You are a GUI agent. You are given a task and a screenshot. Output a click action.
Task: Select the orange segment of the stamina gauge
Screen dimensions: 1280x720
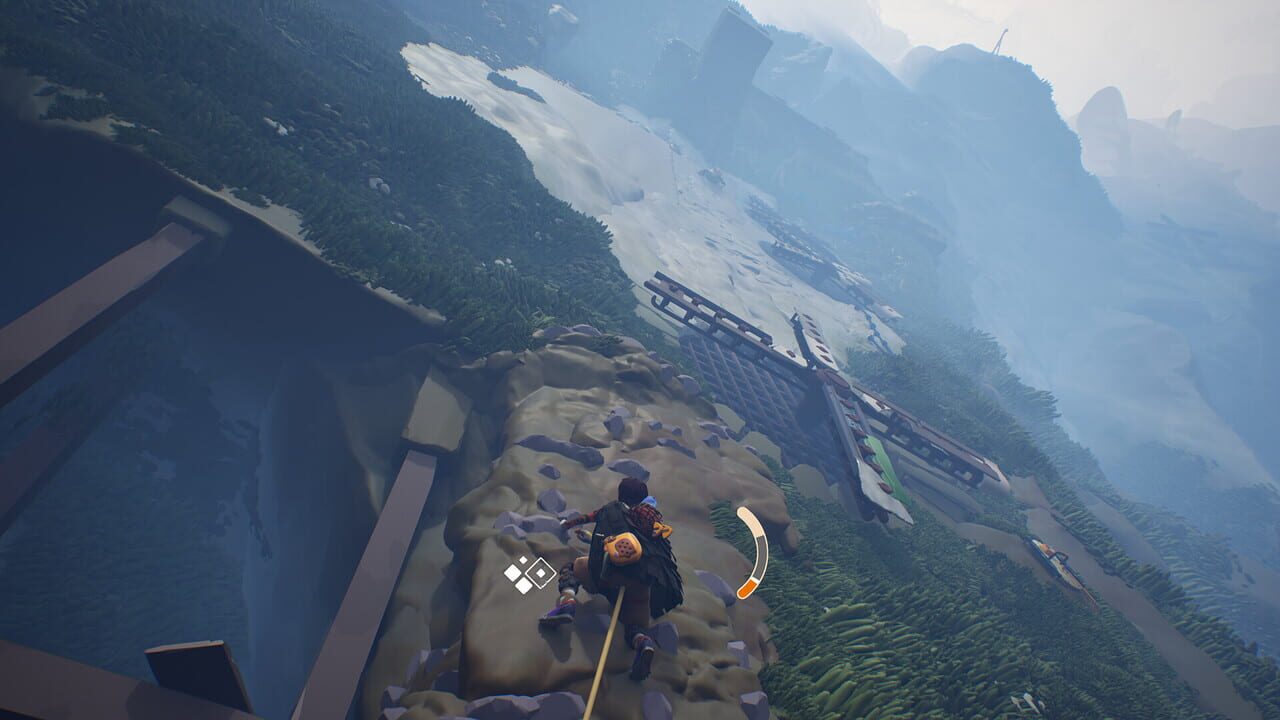[746, 589]
